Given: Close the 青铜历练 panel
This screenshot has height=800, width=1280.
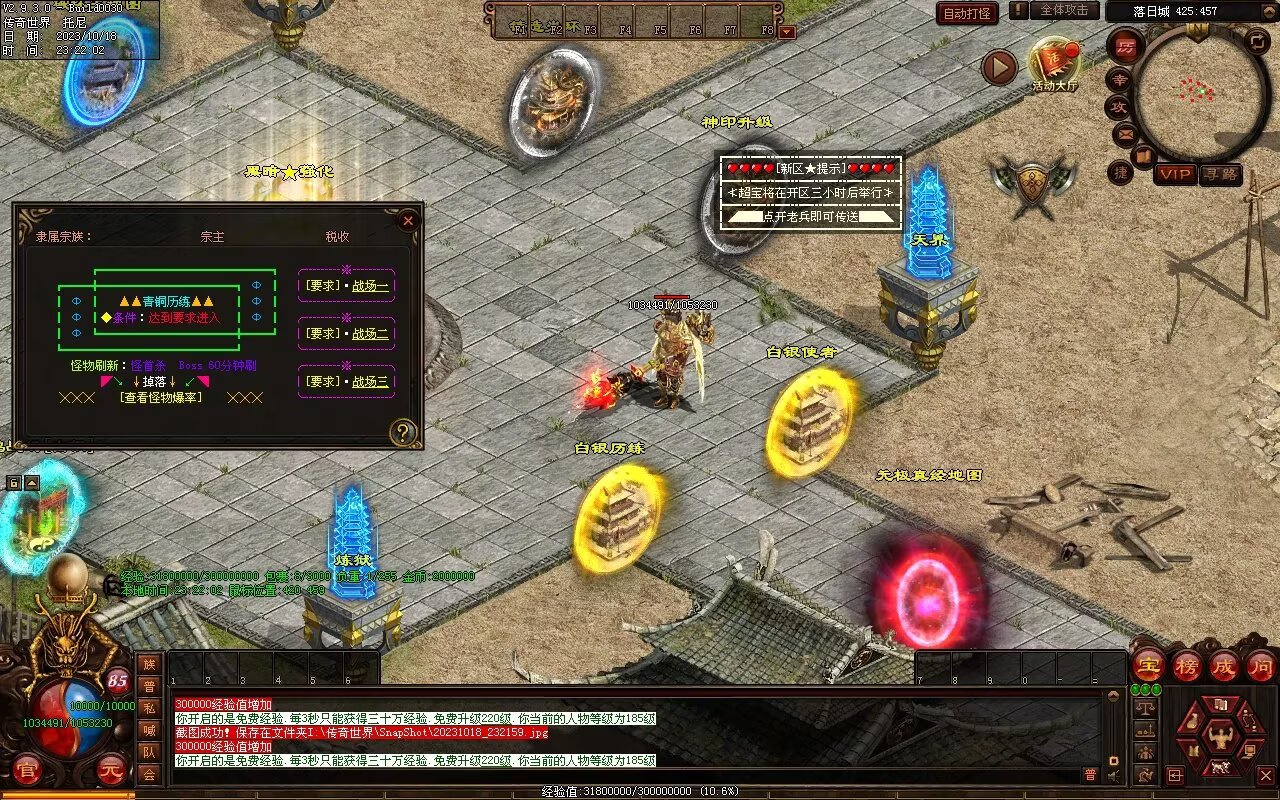Looking at the screenshot, I should (x=407, y=221).
